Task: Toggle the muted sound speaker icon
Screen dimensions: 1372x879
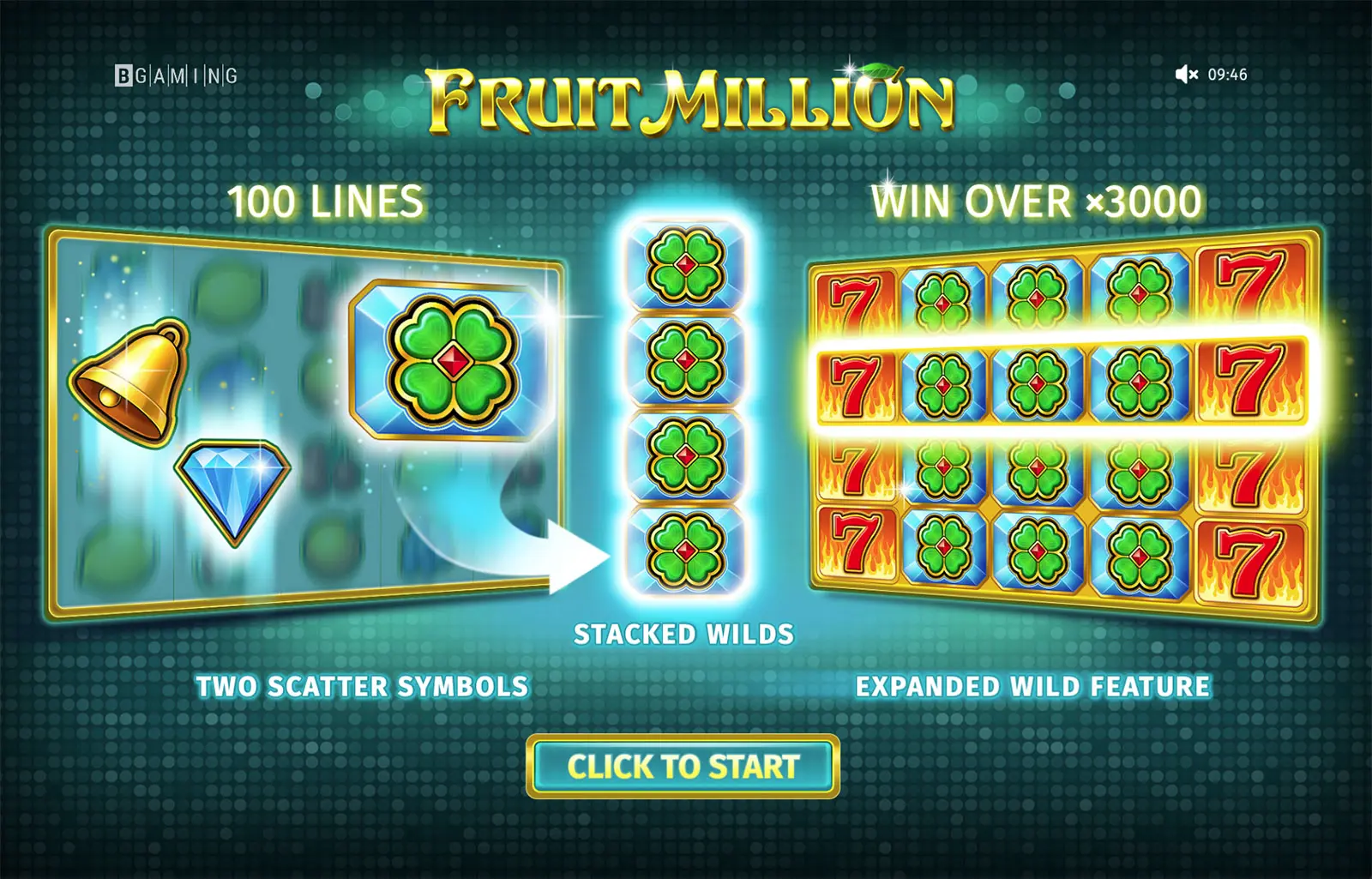Action: (x=1186, y=75)
